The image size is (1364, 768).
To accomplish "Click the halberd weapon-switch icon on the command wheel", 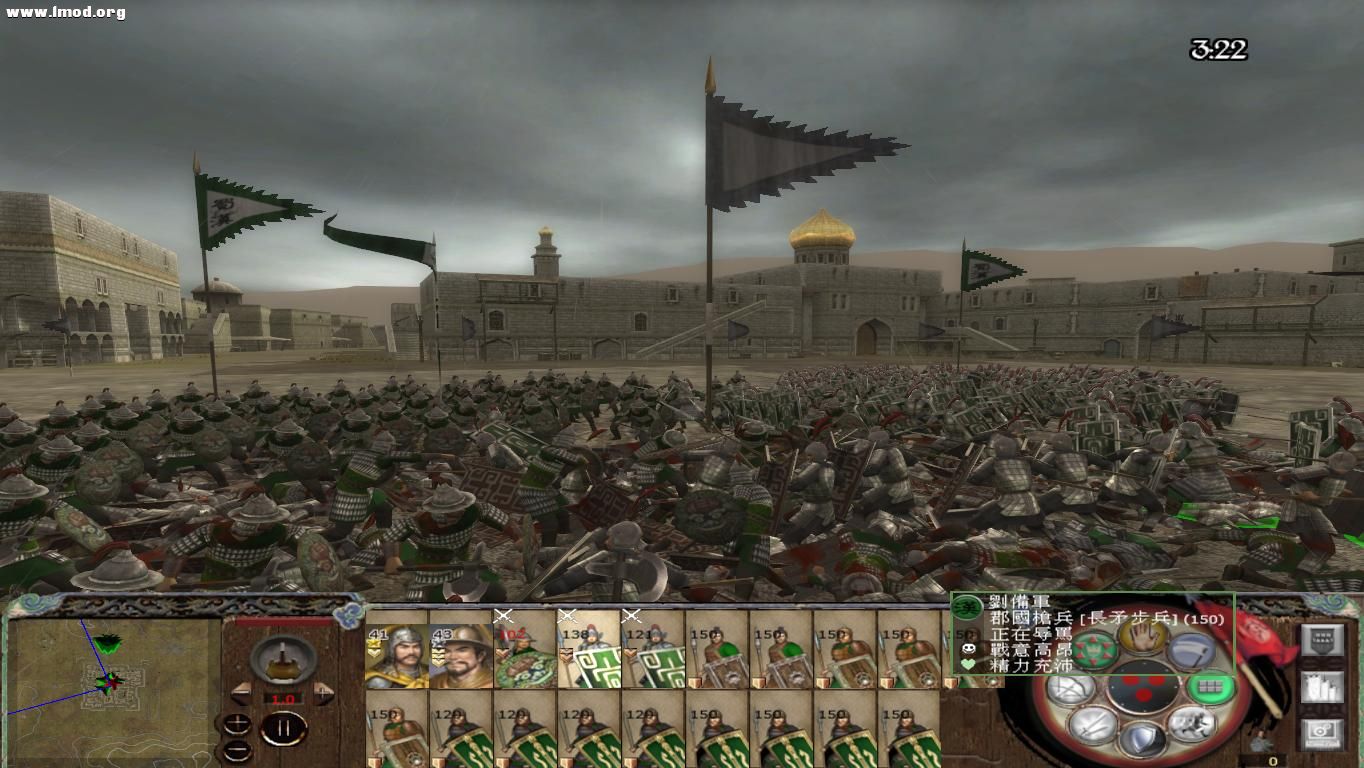I will pos(1192,651).
